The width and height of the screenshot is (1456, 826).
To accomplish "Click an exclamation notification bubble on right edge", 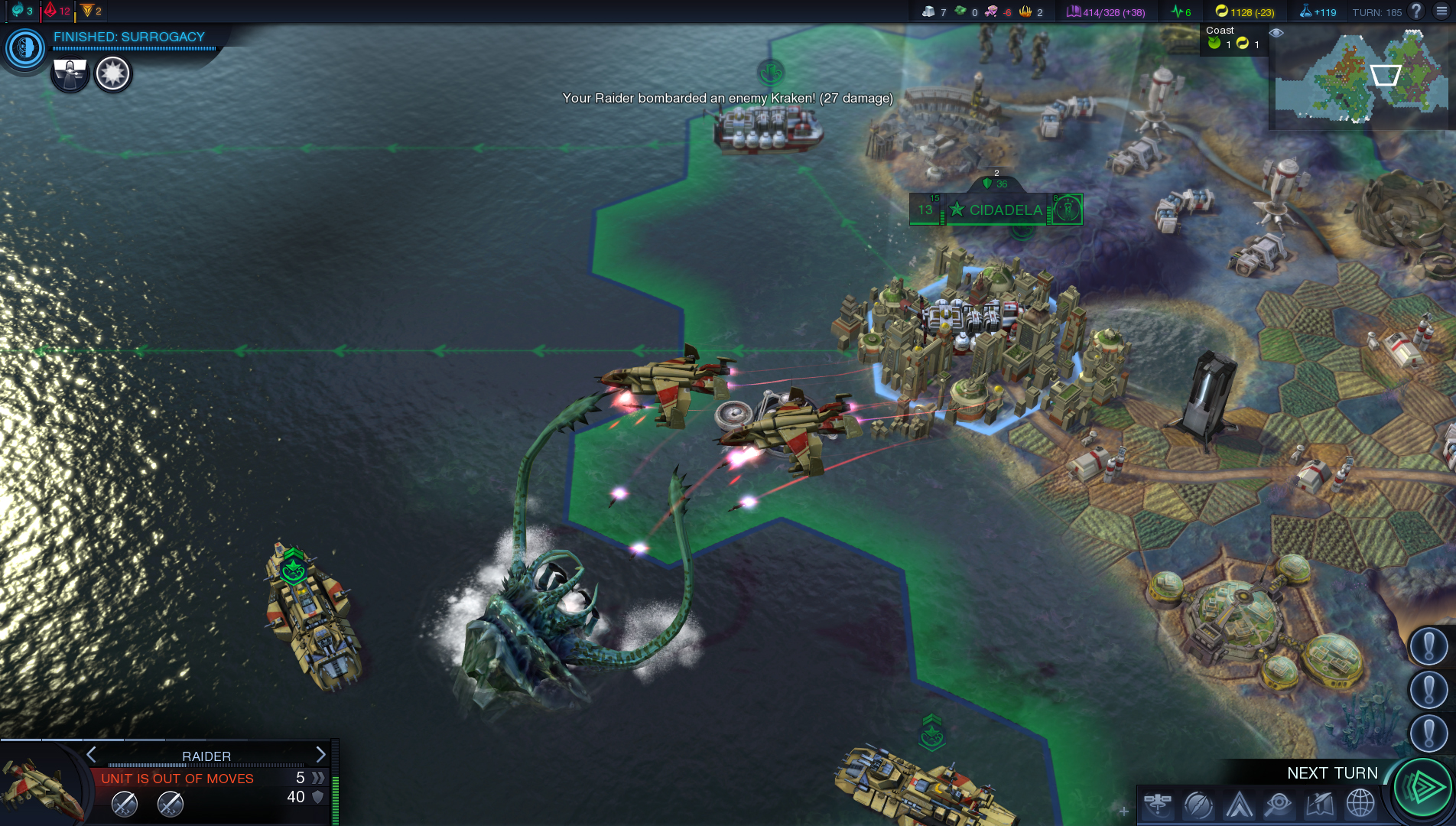I will coord(1428,645).
